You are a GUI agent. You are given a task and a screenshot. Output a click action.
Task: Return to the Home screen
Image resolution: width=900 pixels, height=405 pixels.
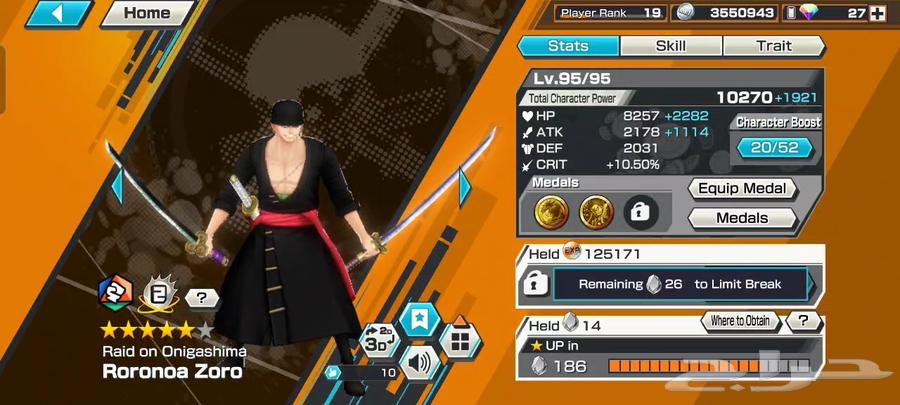coord(147,14)
